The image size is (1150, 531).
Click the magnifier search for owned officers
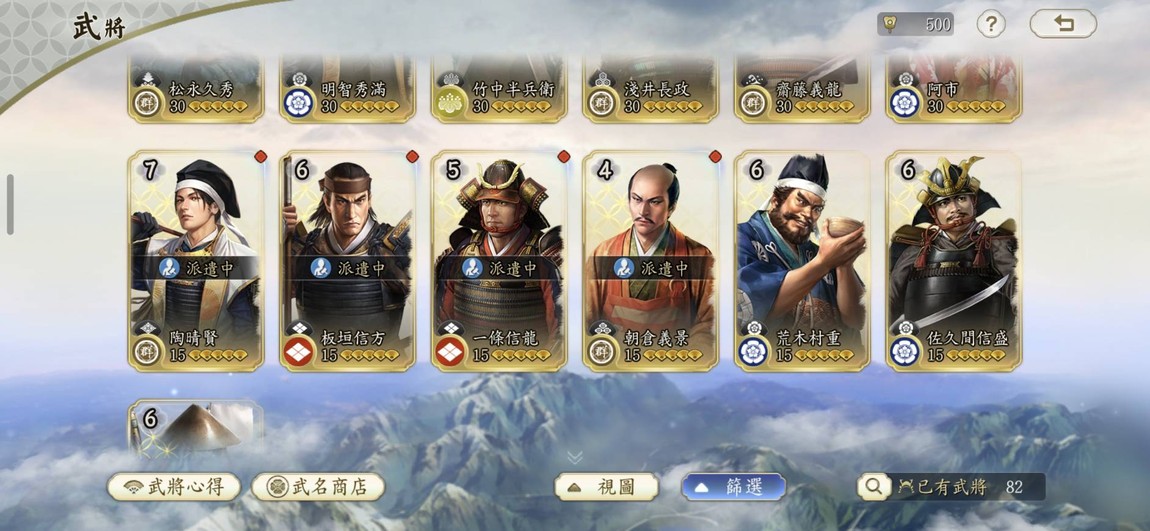tap(874, 487)
